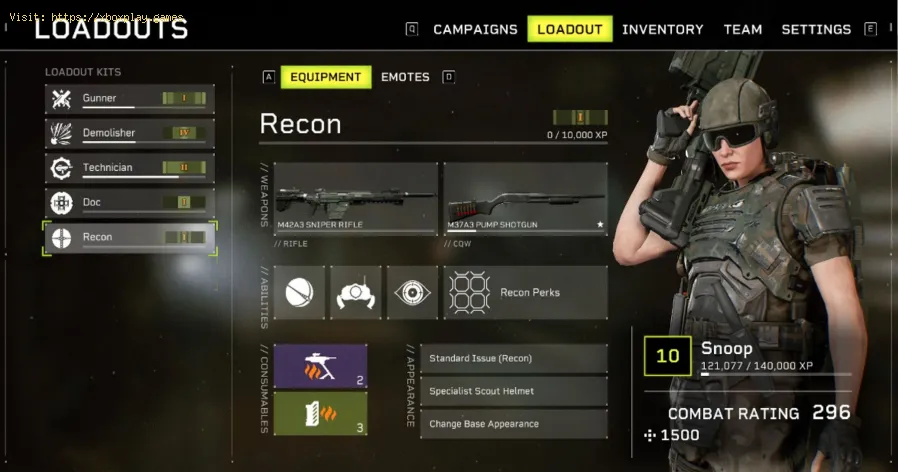Go to the Team tab
Image resolution: width=898 pixels, height=472 pixels.
point(743,29)
